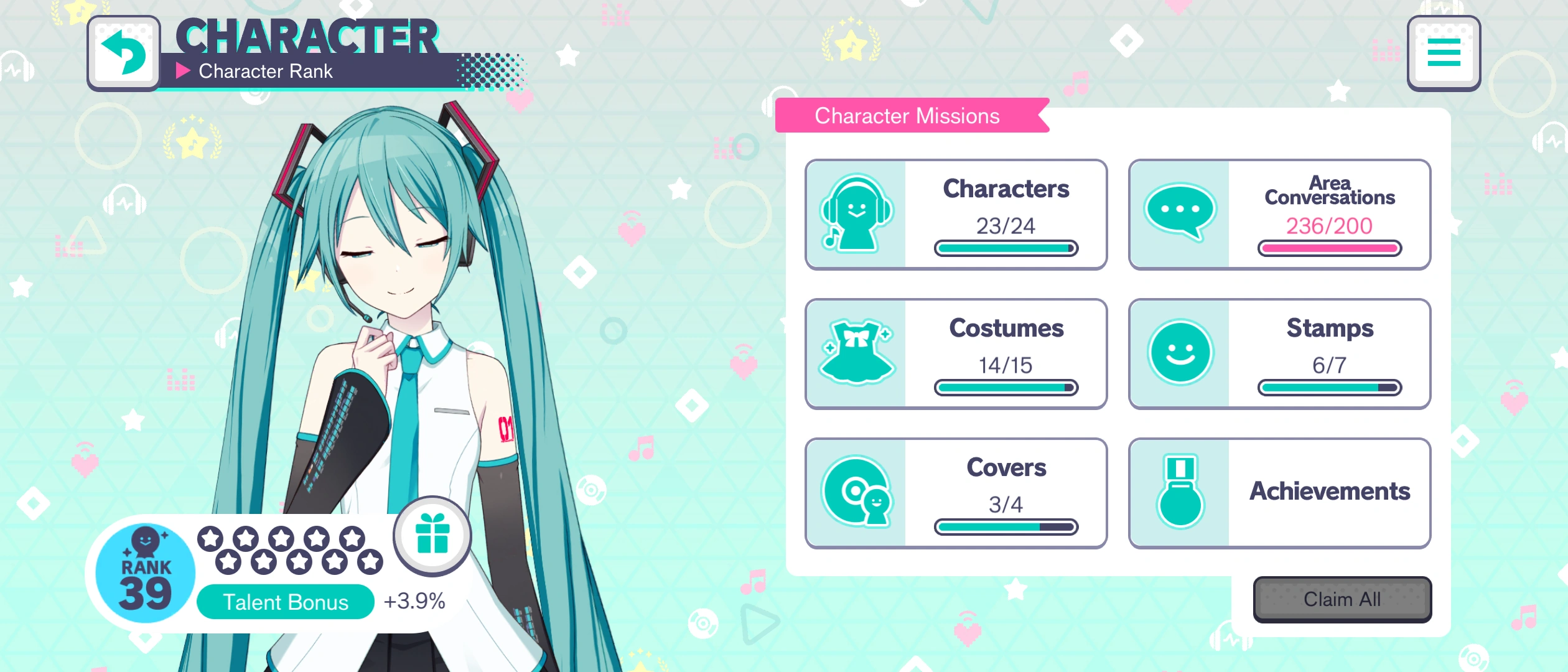Toggle the first star in the star rating row
Image resolution: width=1568 pixels, height=672 pixels.
coord(210,539)
